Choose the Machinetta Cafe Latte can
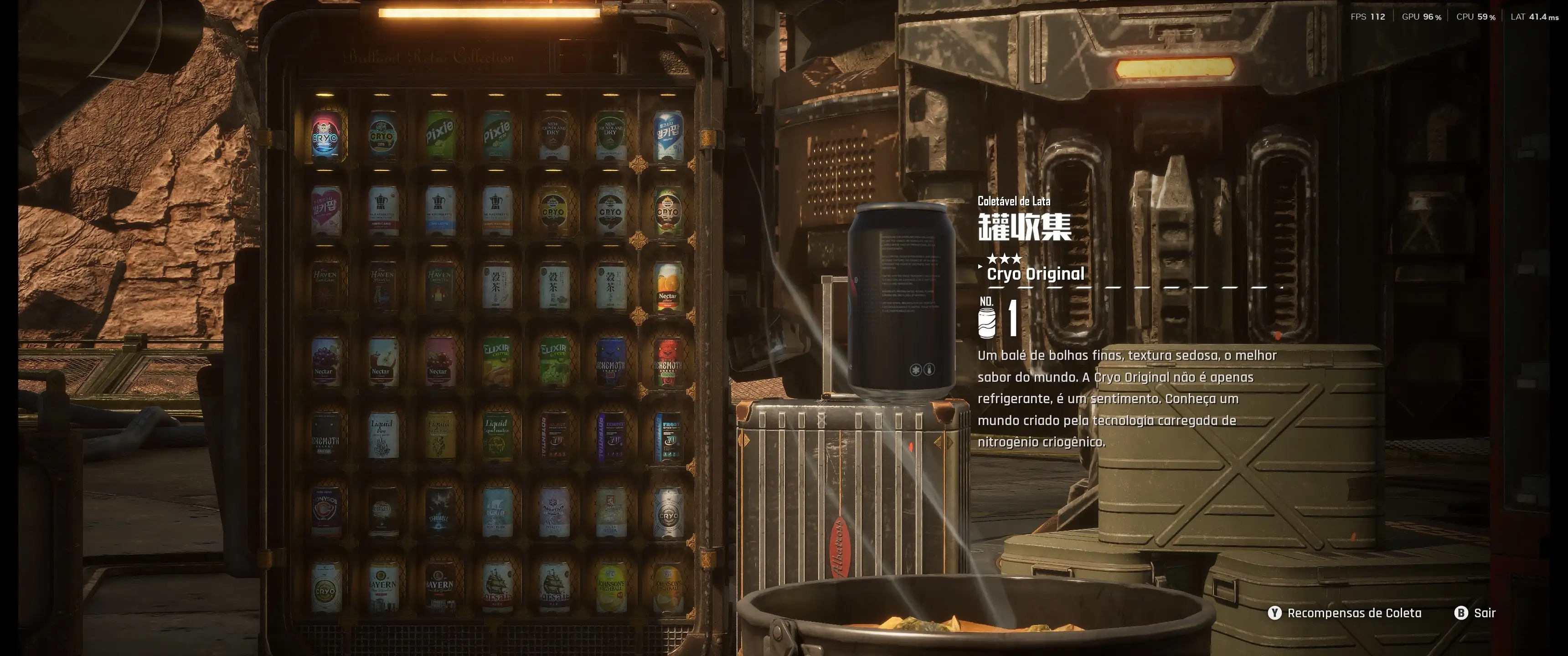The height and width of the screenshot is (656, 1568). [439, 210]
